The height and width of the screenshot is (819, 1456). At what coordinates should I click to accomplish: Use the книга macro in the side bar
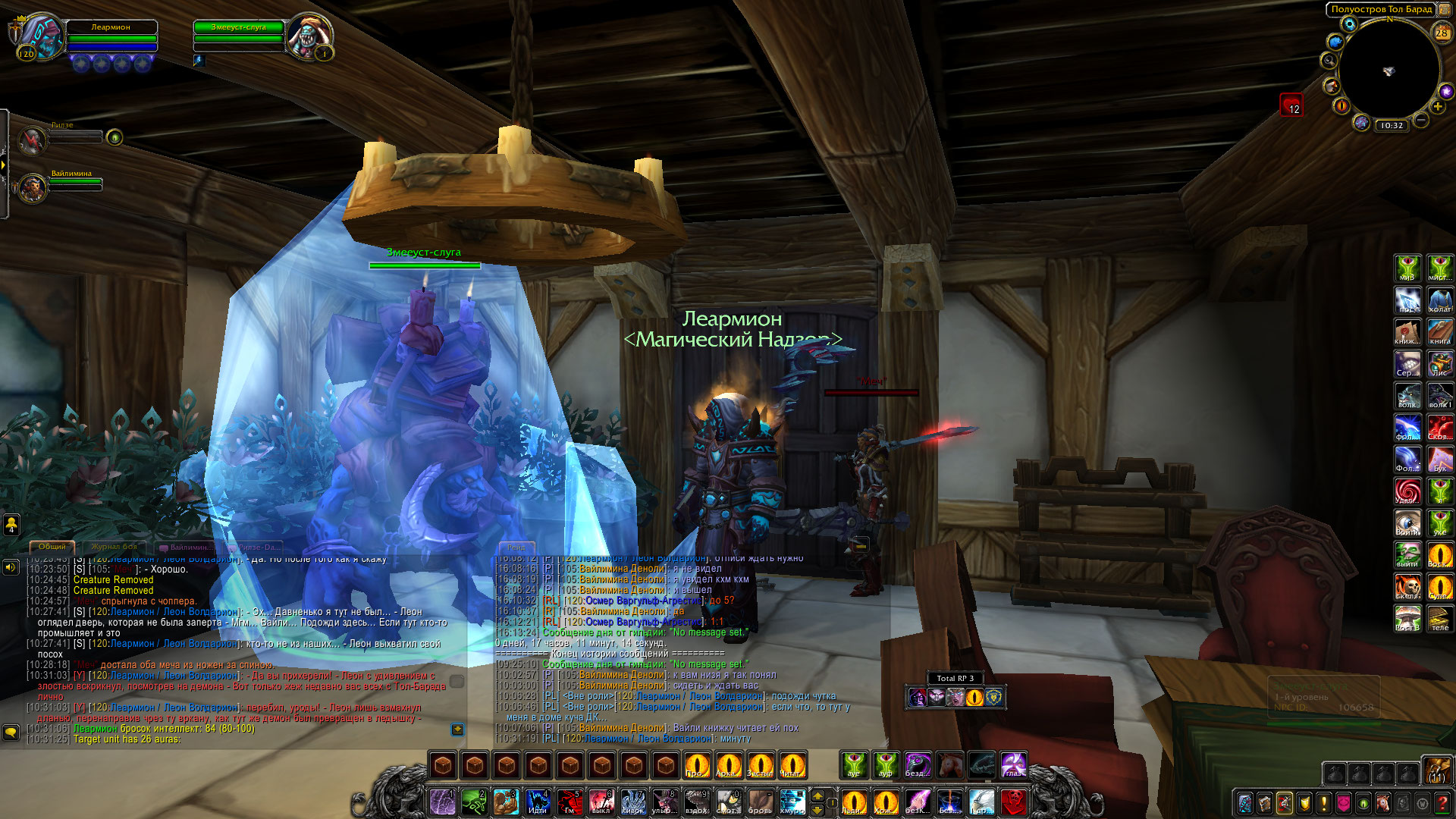pyautogui.click(x=1439, y=331)
